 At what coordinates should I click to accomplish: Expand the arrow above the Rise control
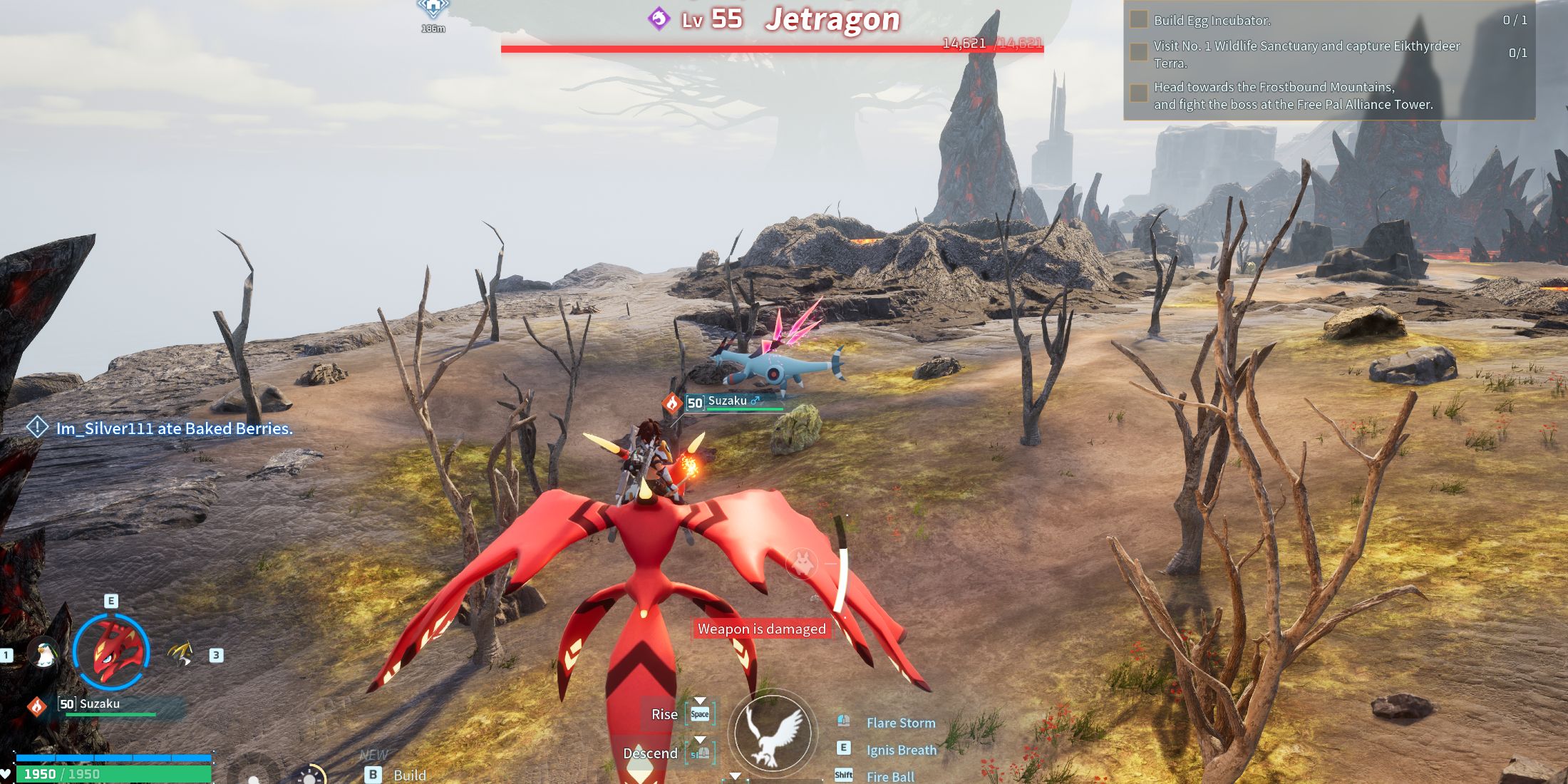[x=700, y=701]
